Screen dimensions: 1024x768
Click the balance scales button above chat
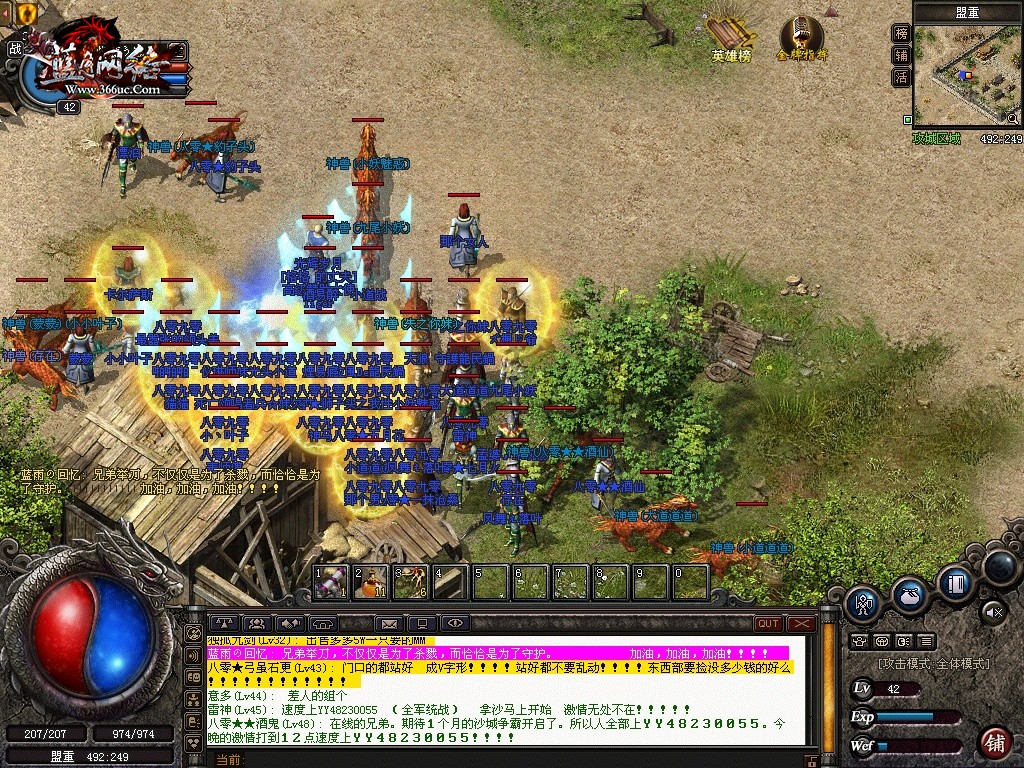224,623
